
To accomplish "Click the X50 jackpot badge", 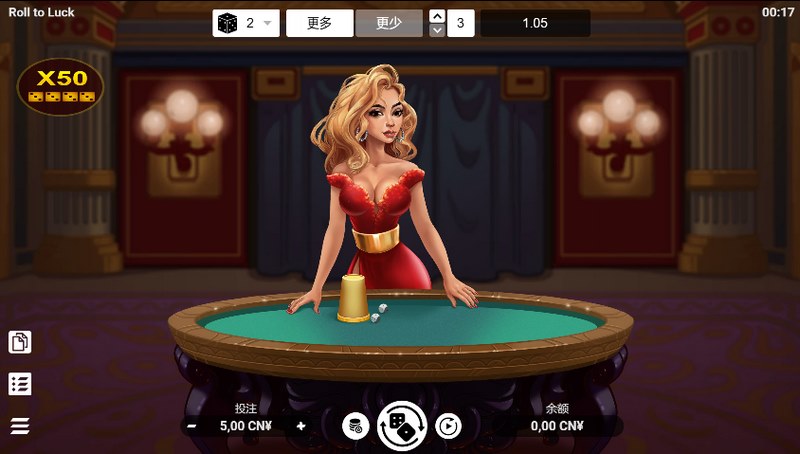I will [x=61, y=86].
